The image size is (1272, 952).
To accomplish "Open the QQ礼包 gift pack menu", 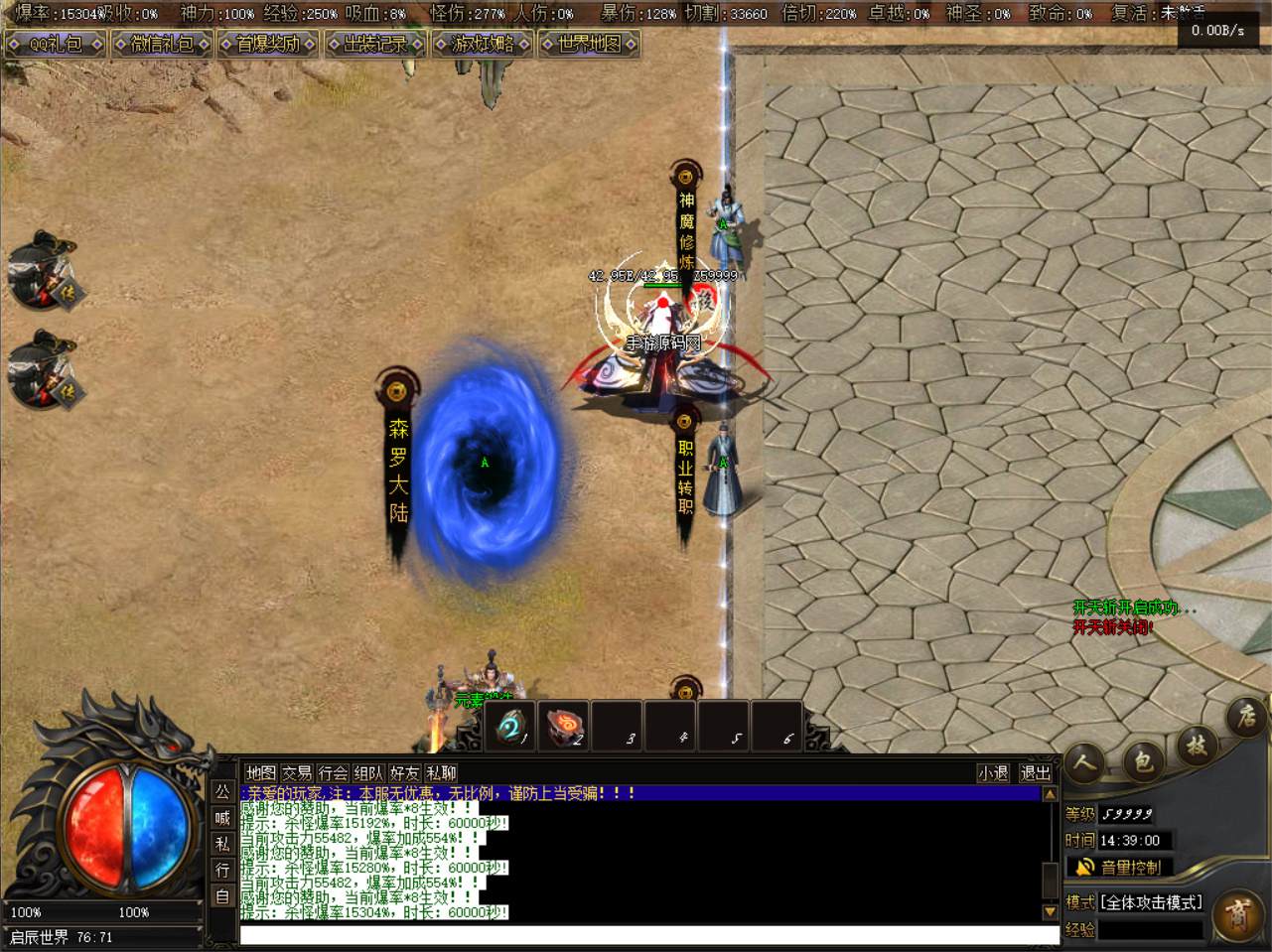I will [56, 44].
